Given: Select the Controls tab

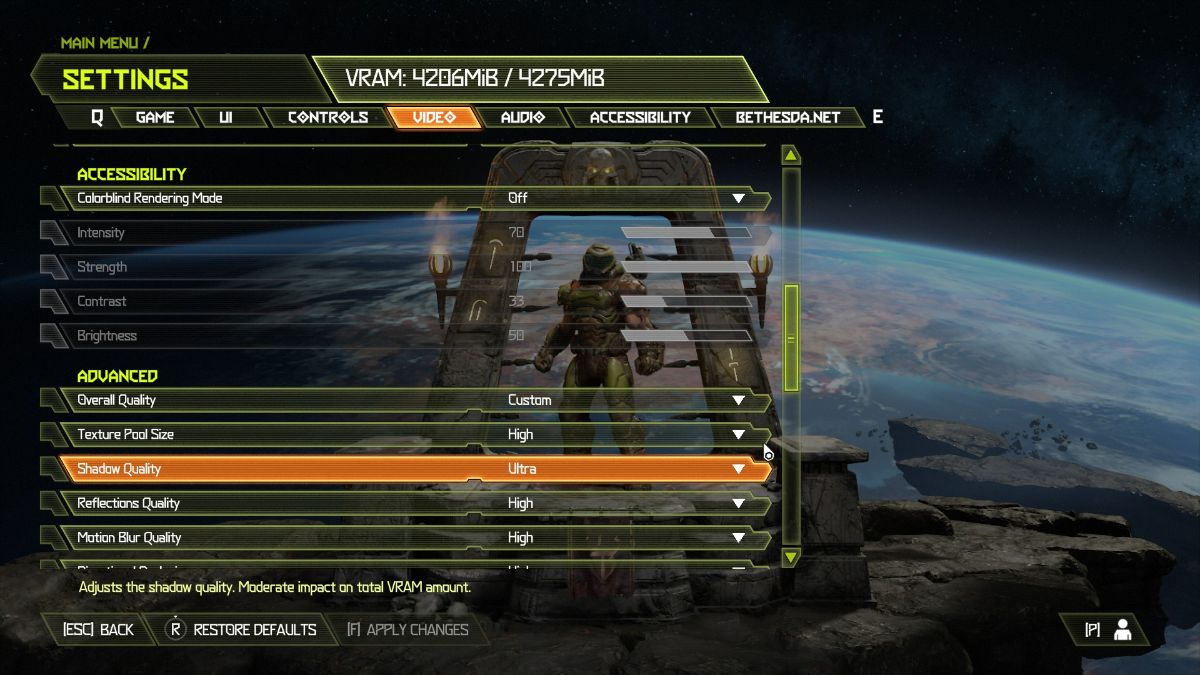Looking at the screenshot, I should 327,117.
